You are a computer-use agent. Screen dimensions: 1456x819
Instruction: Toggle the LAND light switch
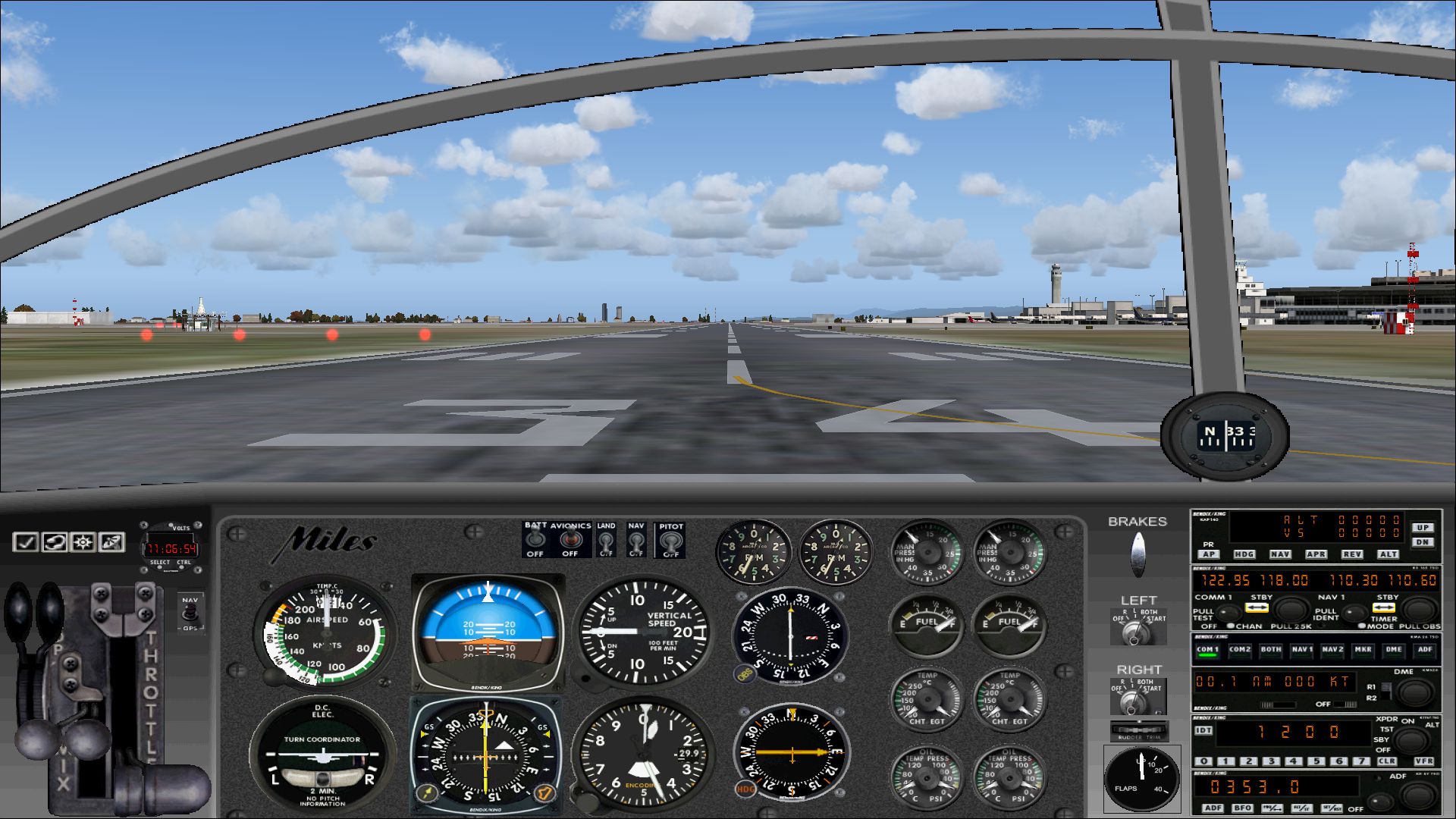606,541
